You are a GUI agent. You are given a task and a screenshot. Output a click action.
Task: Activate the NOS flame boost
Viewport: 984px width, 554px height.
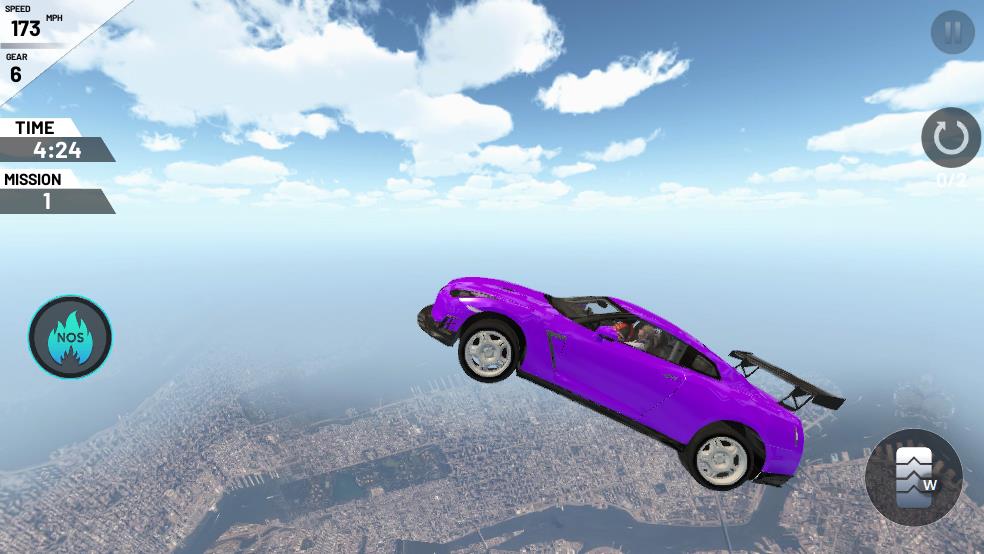click(70, 337)
